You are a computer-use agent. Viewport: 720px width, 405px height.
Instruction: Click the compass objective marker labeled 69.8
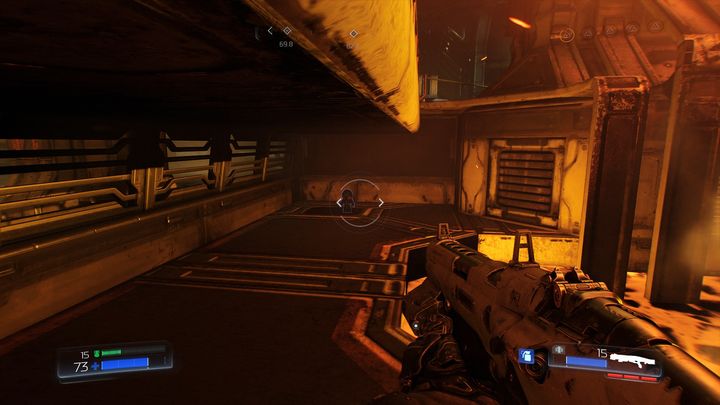pos(287,31)
